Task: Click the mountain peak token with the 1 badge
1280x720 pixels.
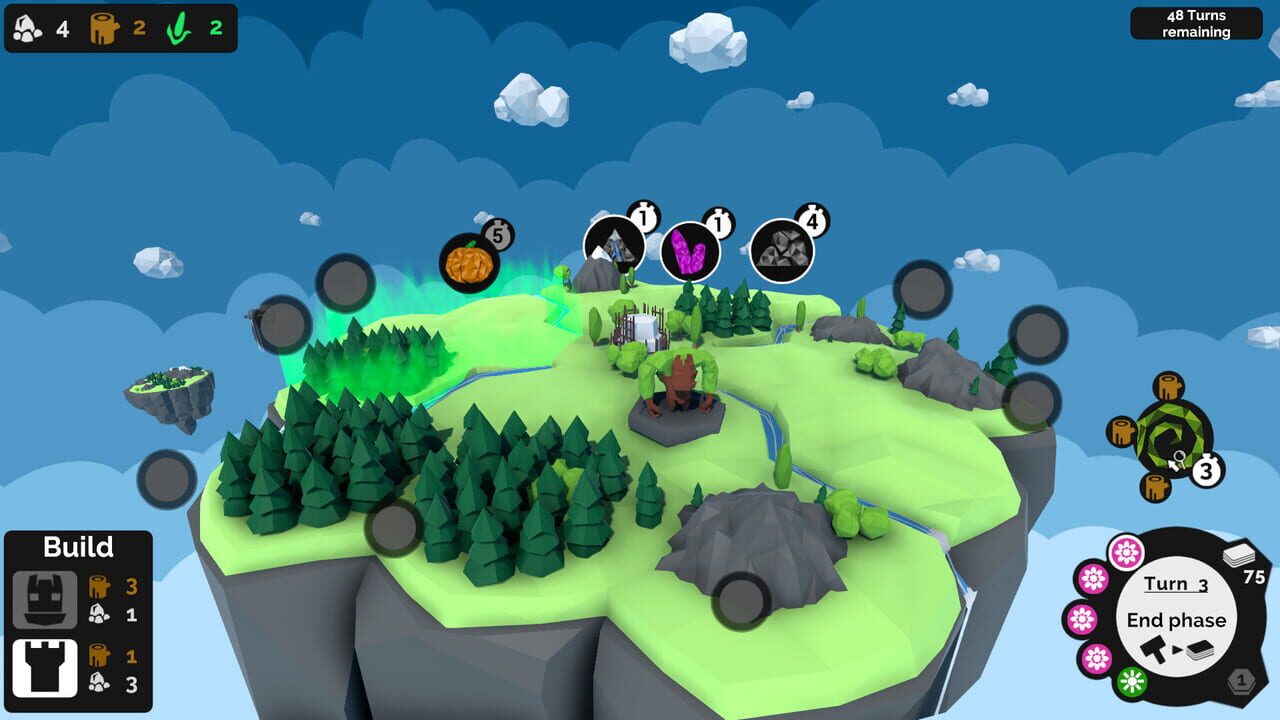Action: [613, 243]
